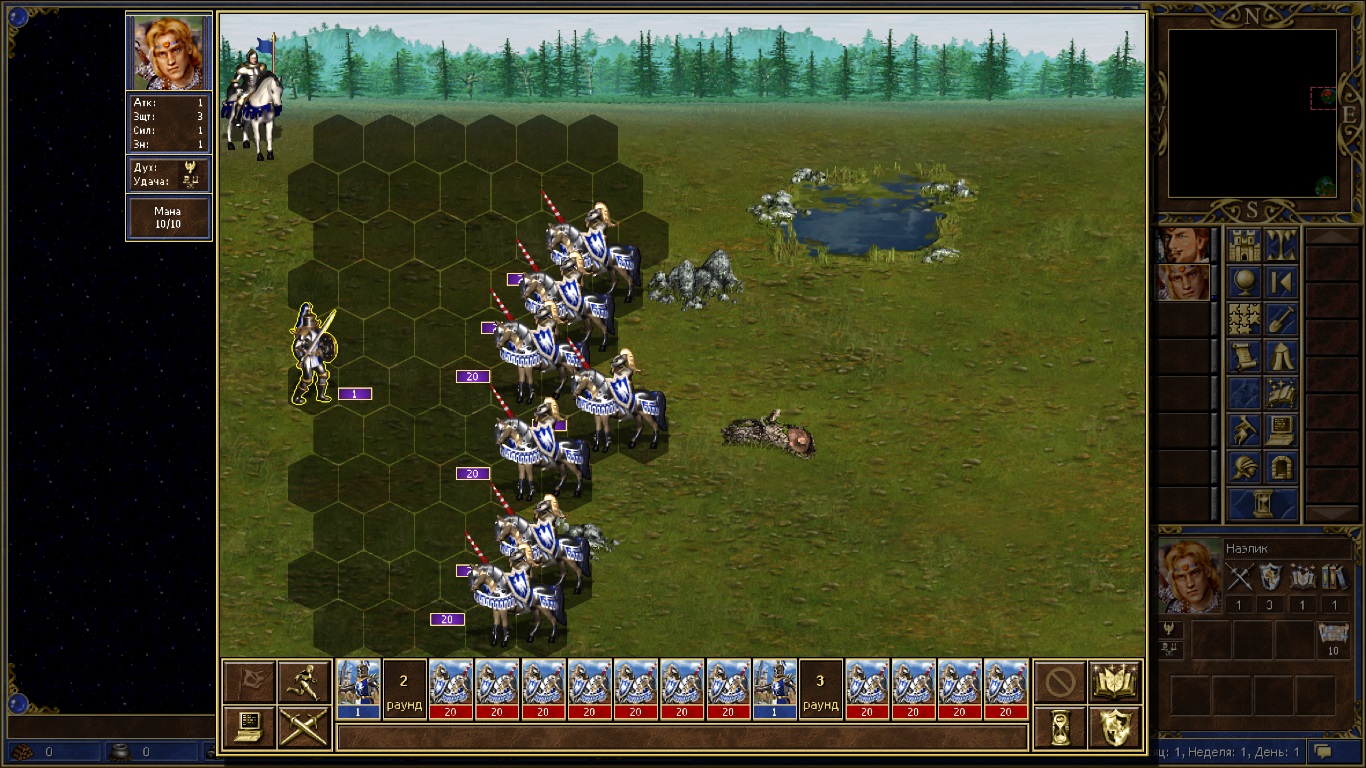The height and width of the screenshot is (768, 1366).
Task: Choose the Defend shield button
Action: click(x=1114, y=727)
